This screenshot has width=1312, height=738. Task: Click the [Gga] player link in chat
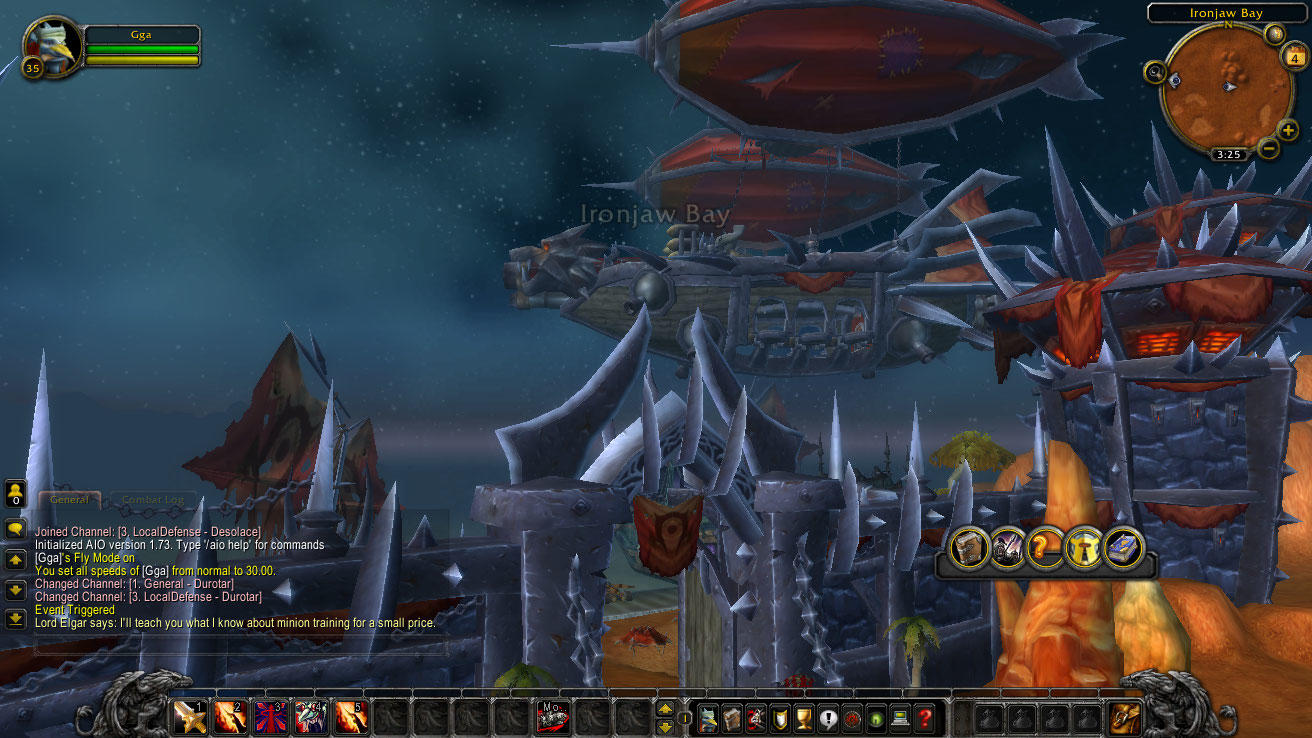(x=48, y=557)
